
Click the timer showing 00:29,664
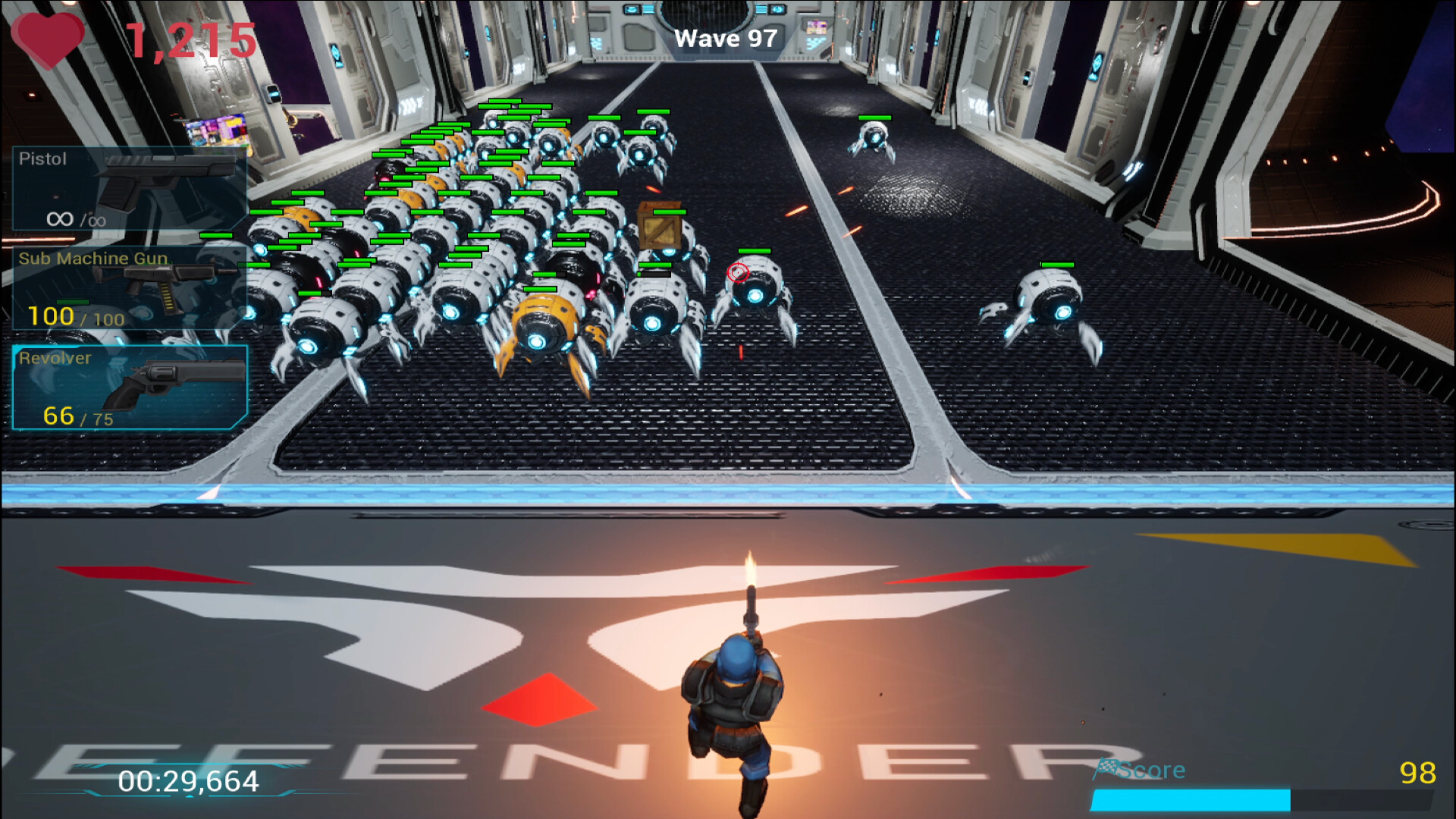coord(187,777)
